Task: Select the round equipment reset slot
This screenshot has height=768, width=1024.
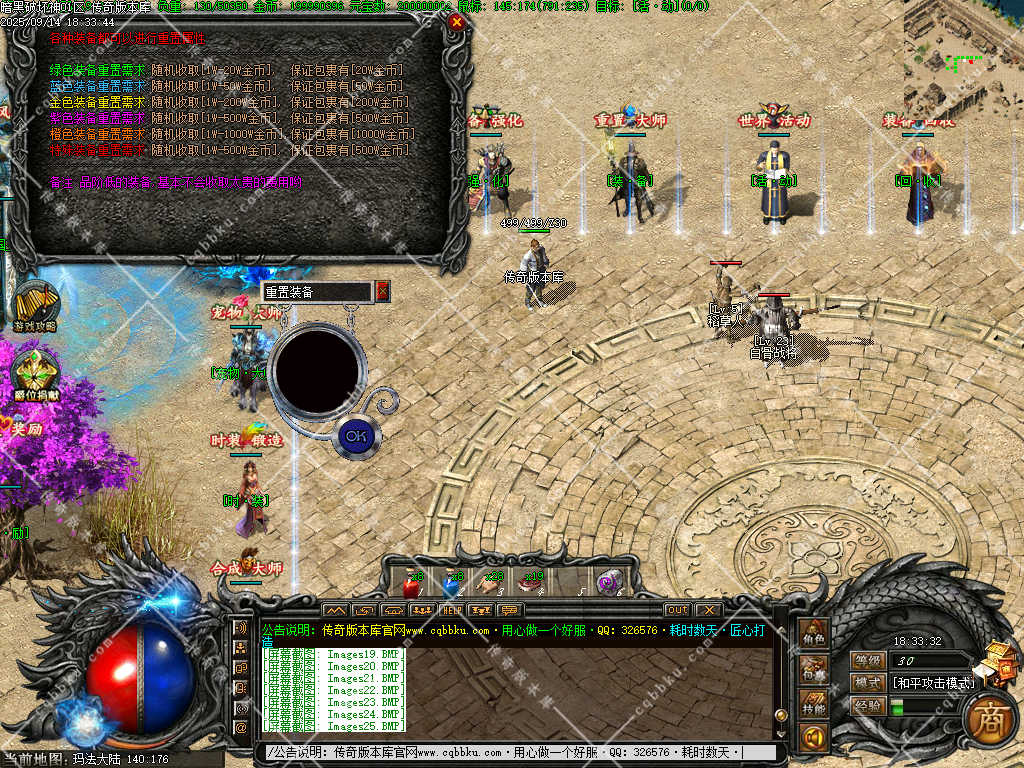Action: tap(314, 368)
